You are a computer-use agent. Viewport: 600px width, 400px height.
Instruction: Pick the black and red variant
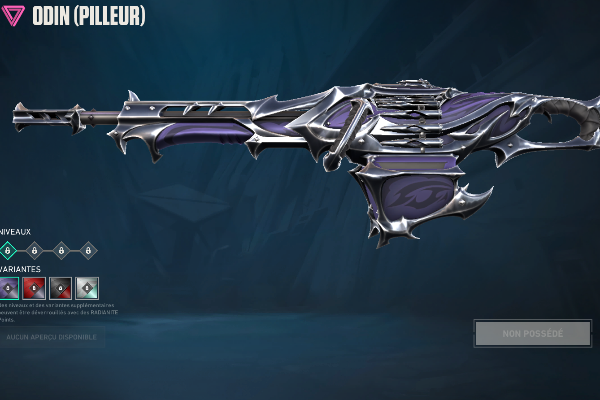pos(61,287)
